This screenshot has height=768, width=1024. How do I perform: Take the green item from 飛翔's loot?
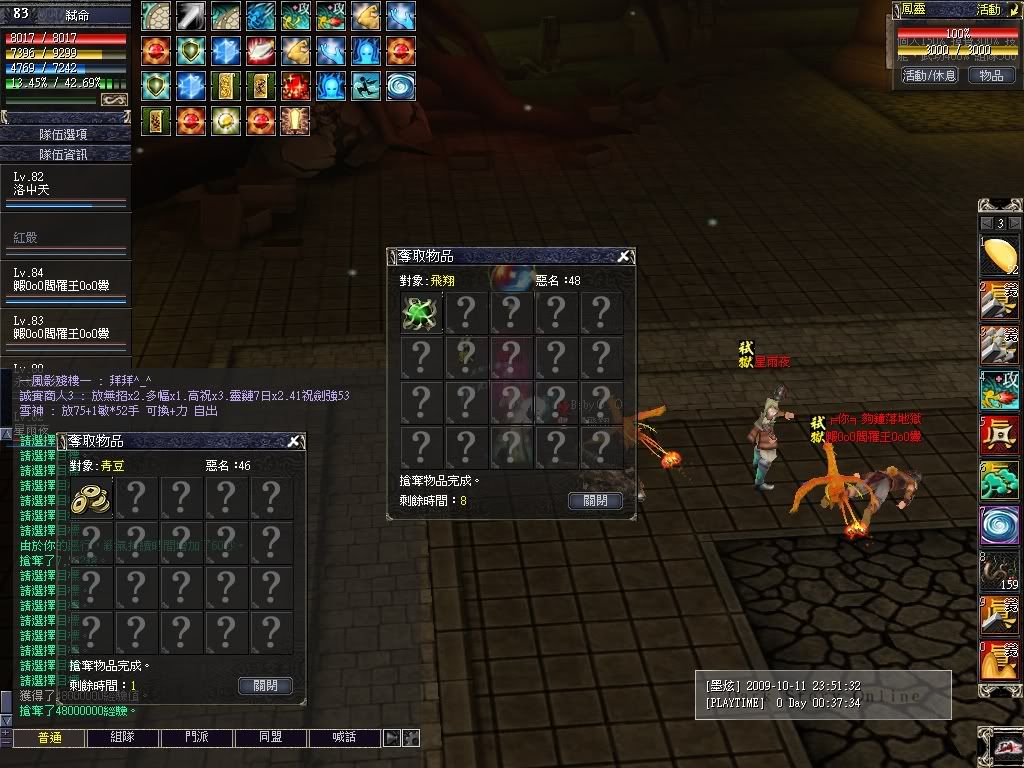pyautogui.click(x=421, y=313)
